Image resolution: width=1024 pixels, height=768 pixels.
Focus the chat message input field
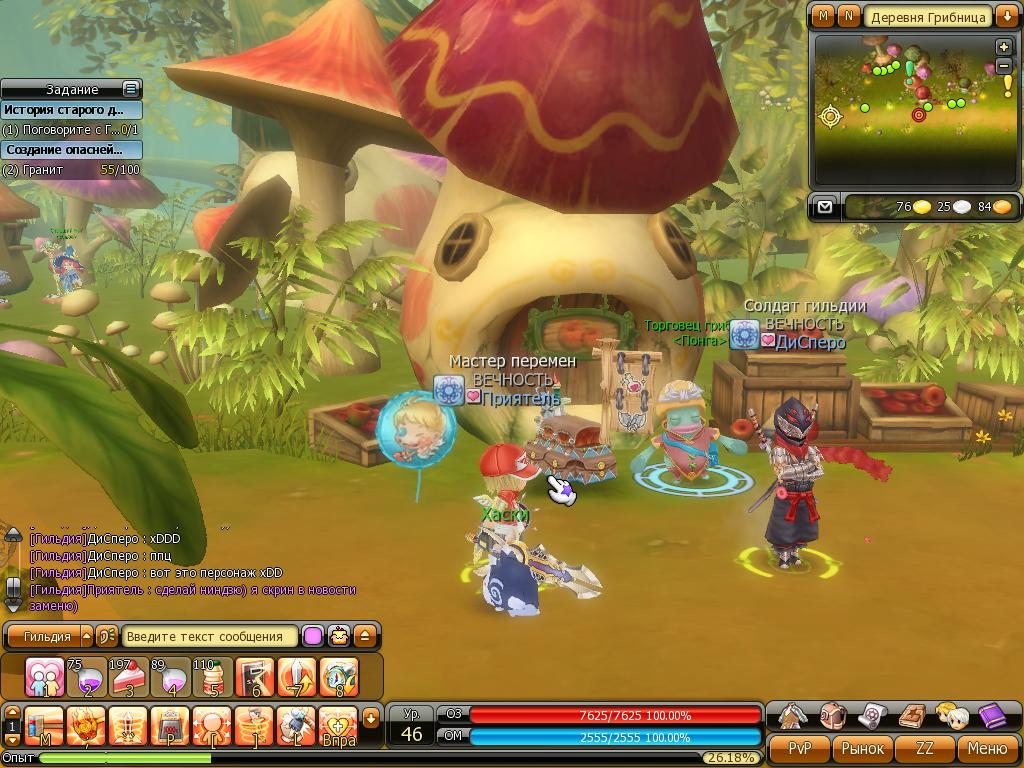click(210, 636)
